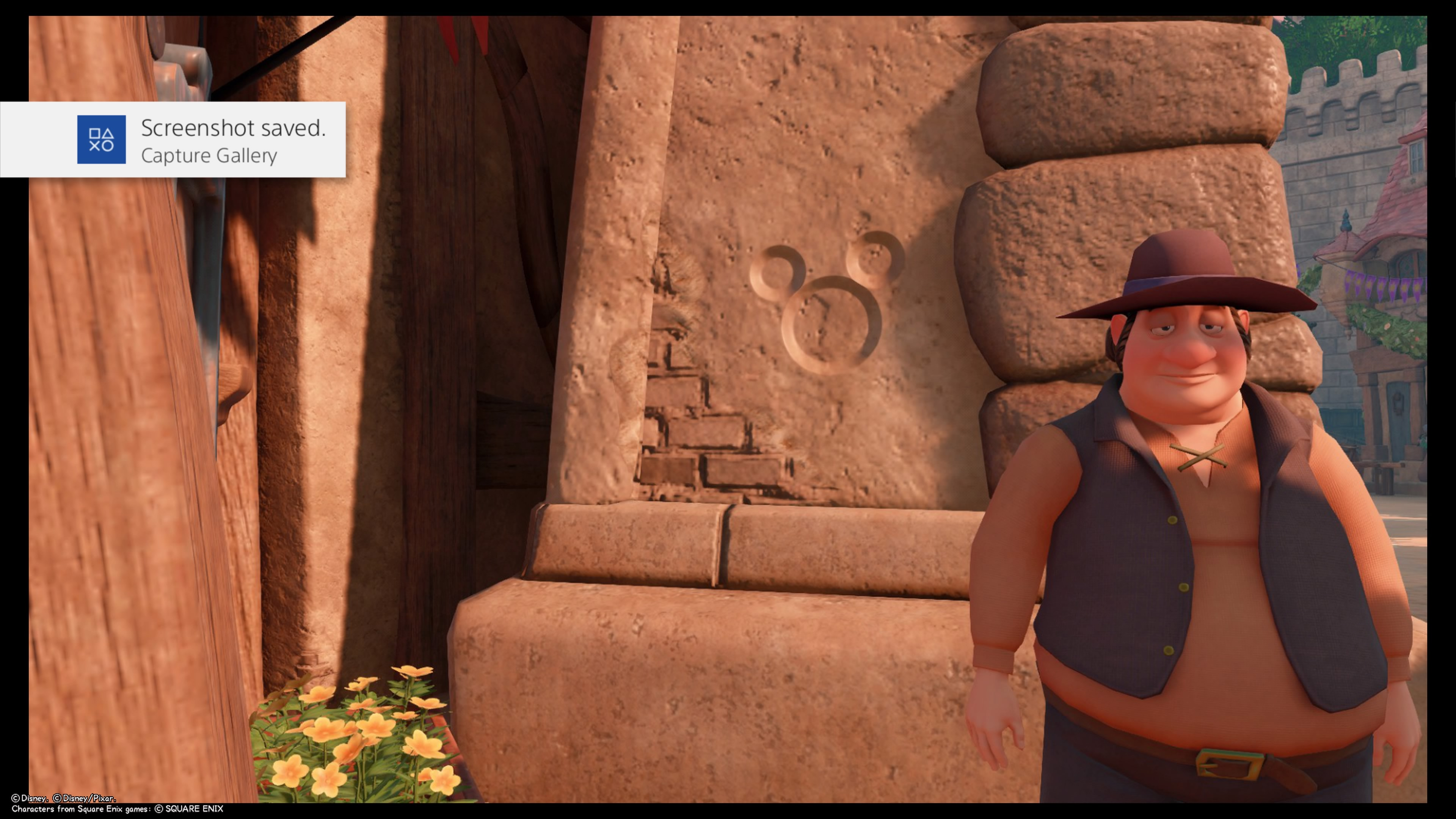
Task: Open the Screenshot saved notification
Action: click(232, 140)
